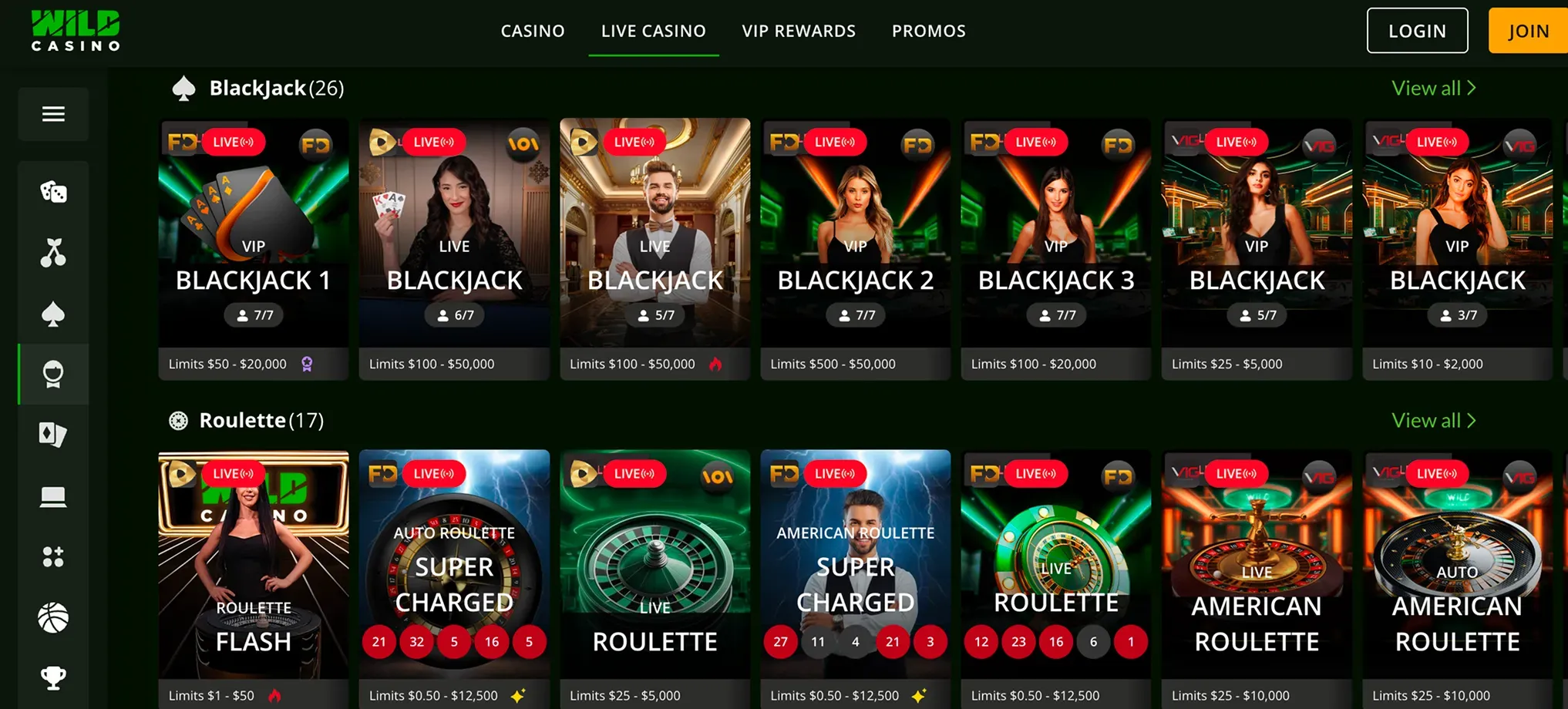Viewport: 1568px width, 709px height.
Task: Switch to the VIP Rewards tab
Action: pos(799,31)
